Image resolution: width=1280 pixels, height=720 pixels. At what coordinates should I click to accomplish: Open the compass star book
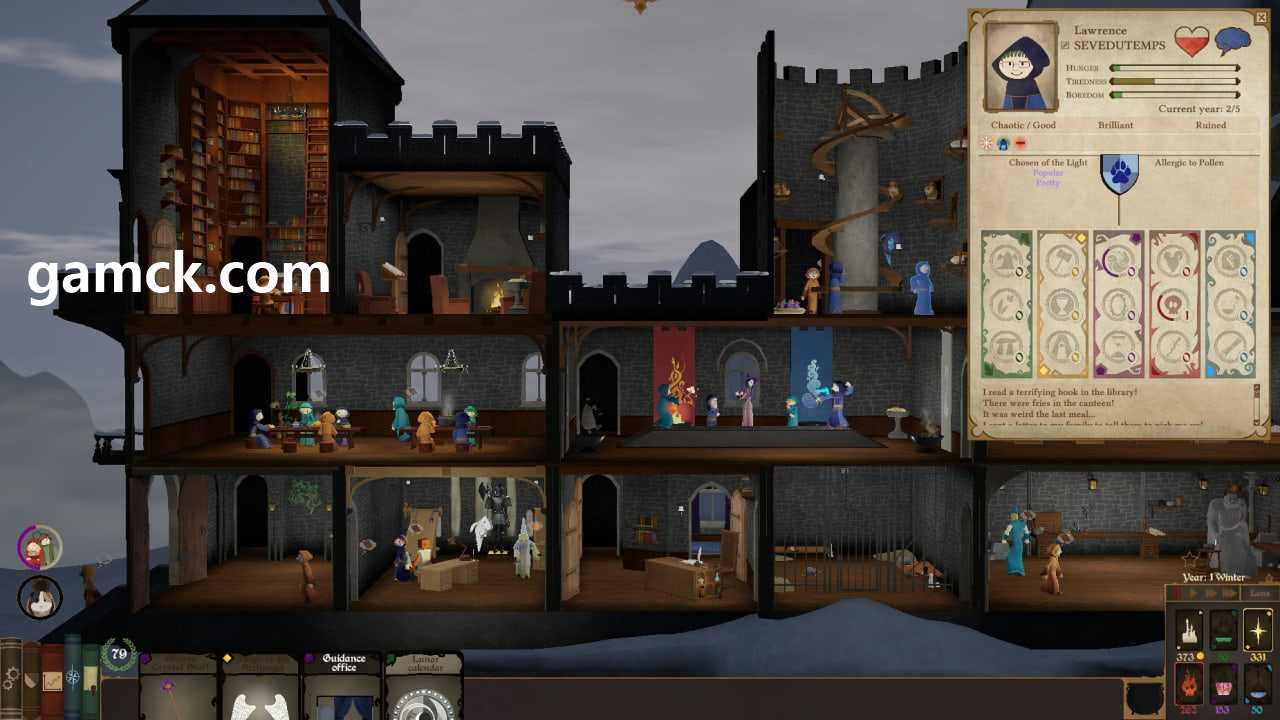[x=72, y=678]
